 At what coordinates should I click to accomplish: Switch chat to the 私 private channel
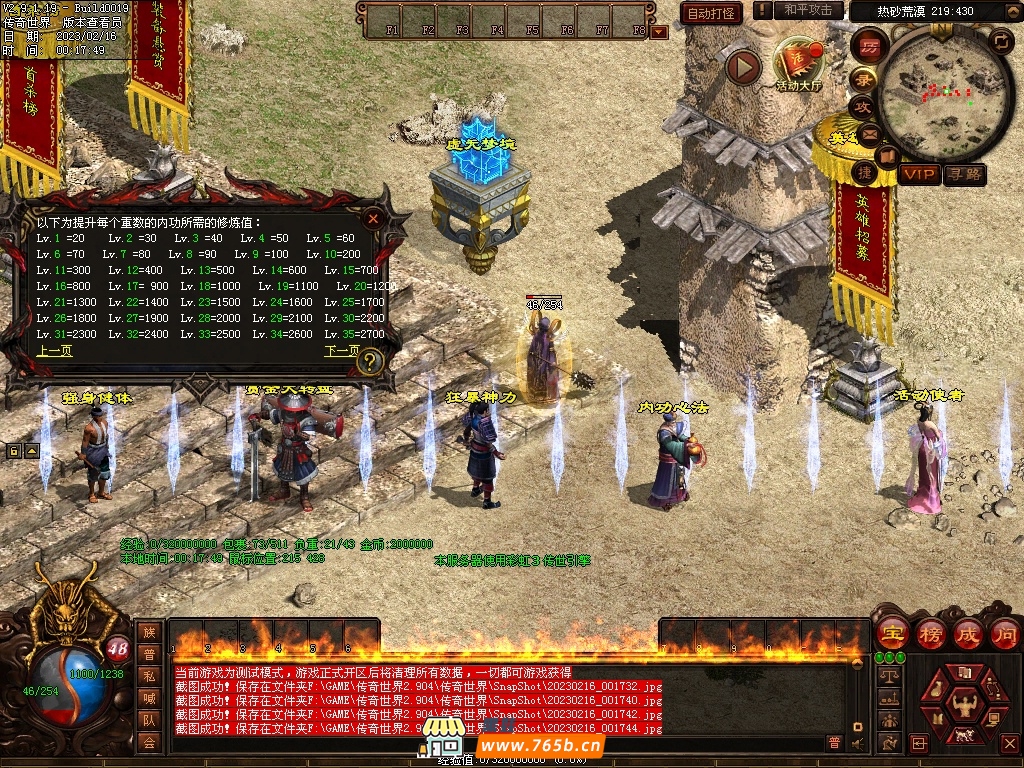pos(149,675)
